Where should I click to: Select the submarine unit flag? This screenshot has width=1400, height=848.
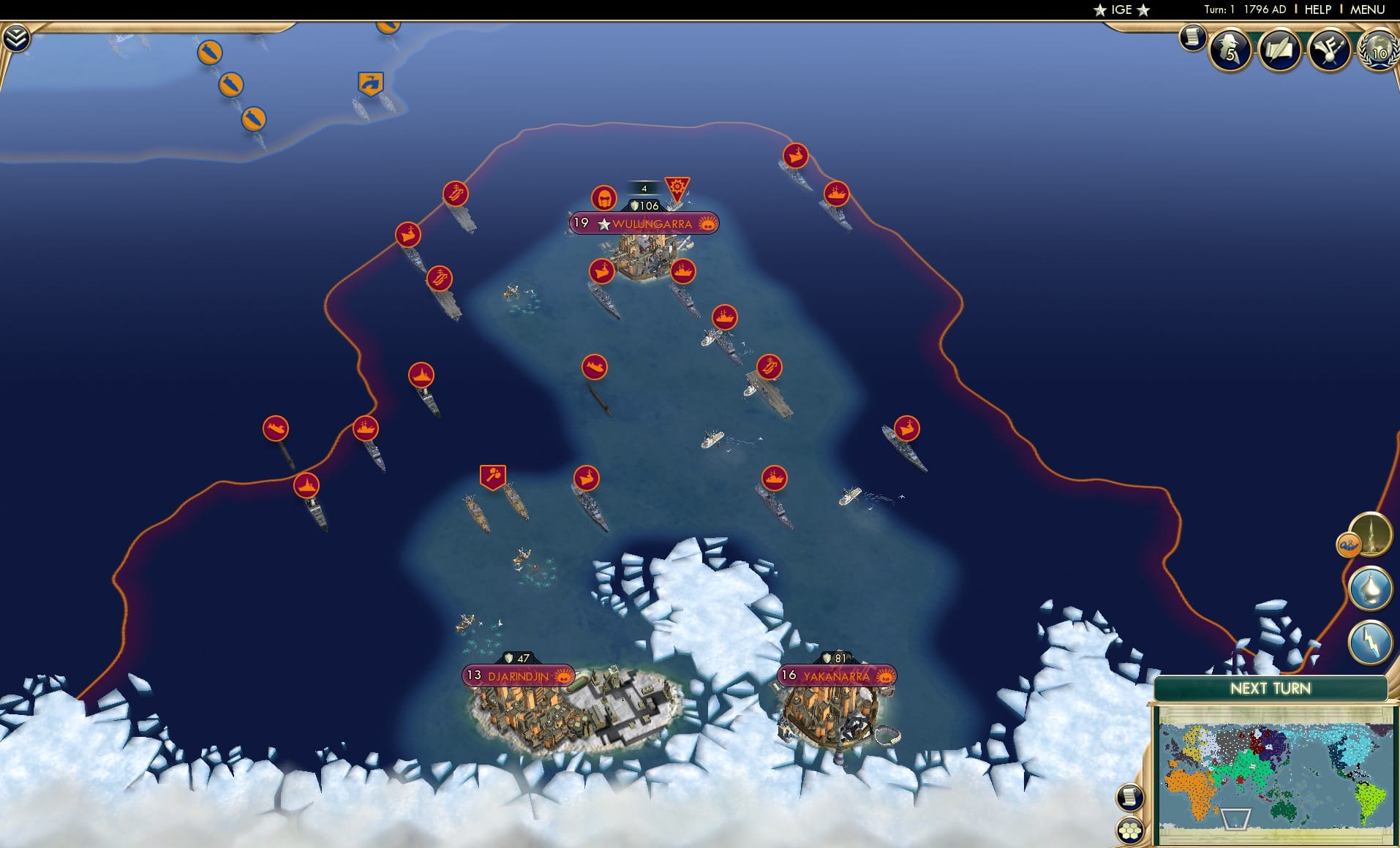(x=596, y=366)
